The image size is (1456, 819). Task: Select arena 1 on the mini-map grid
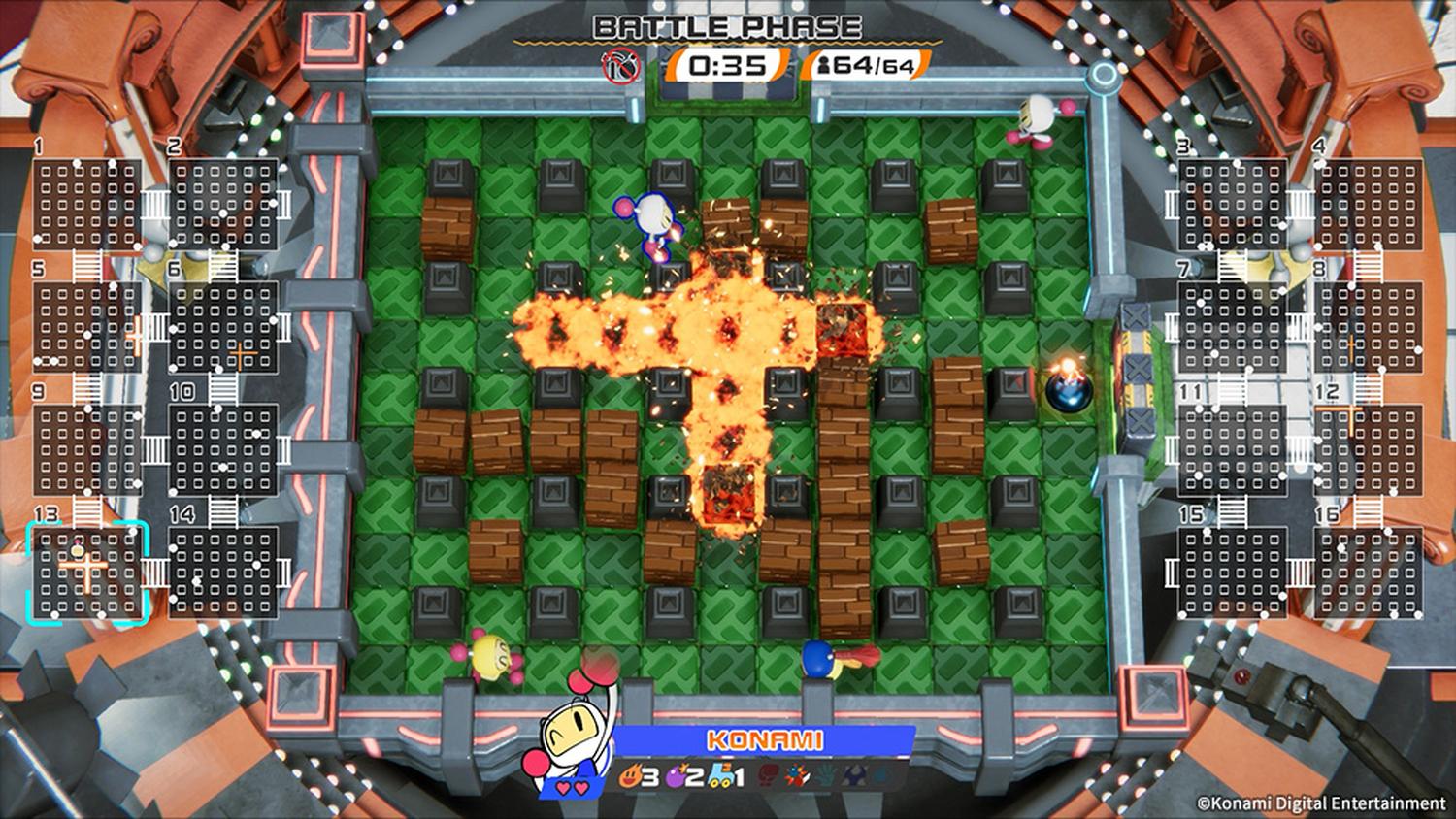coord(87,204)
